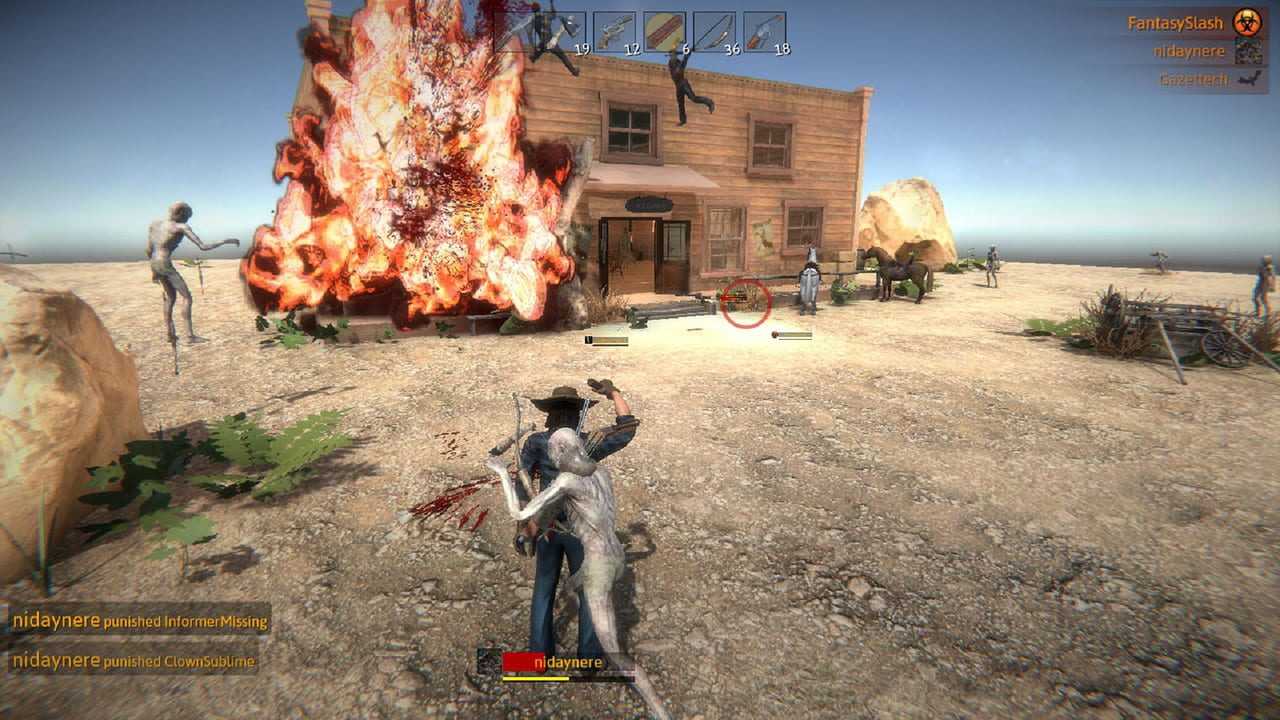1280x720 pixels.
Task: Click FantasySlash's biohazard avatar icon
Action: [x=1246, y=22]
